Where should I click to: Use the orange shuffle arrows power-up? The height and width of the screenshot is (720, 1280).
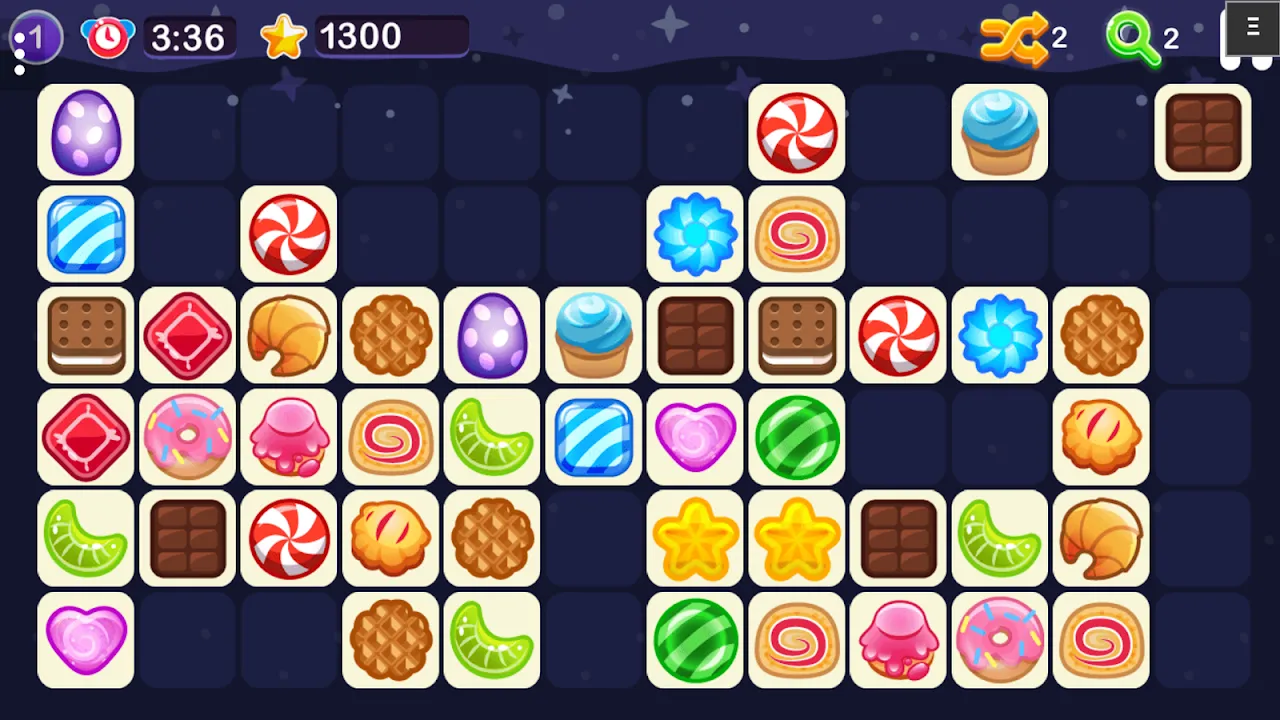pos(1014,38)
